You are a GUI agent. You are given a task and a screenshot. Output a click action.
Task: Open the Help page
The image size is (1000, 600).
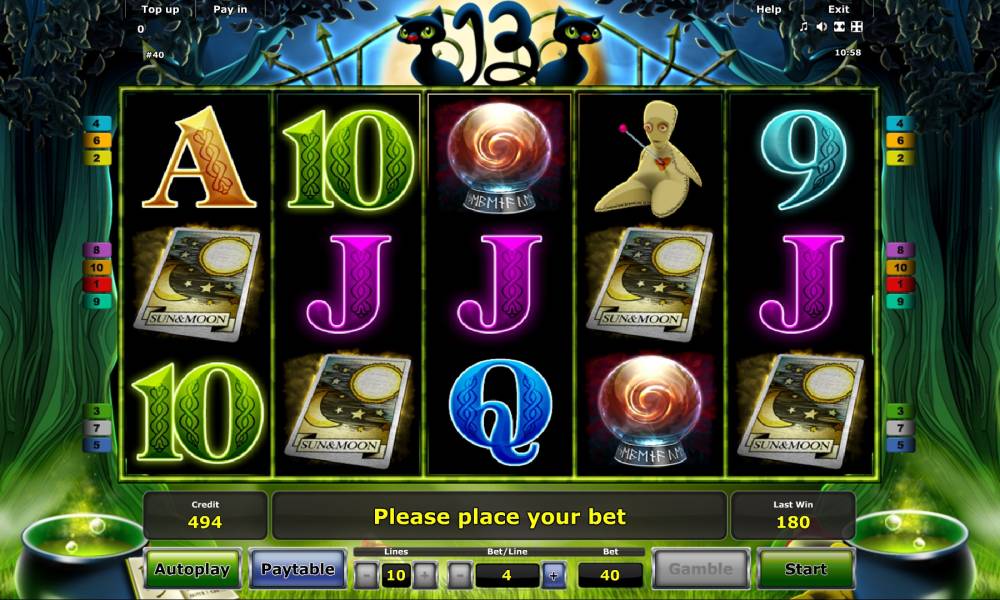(769, 9)
